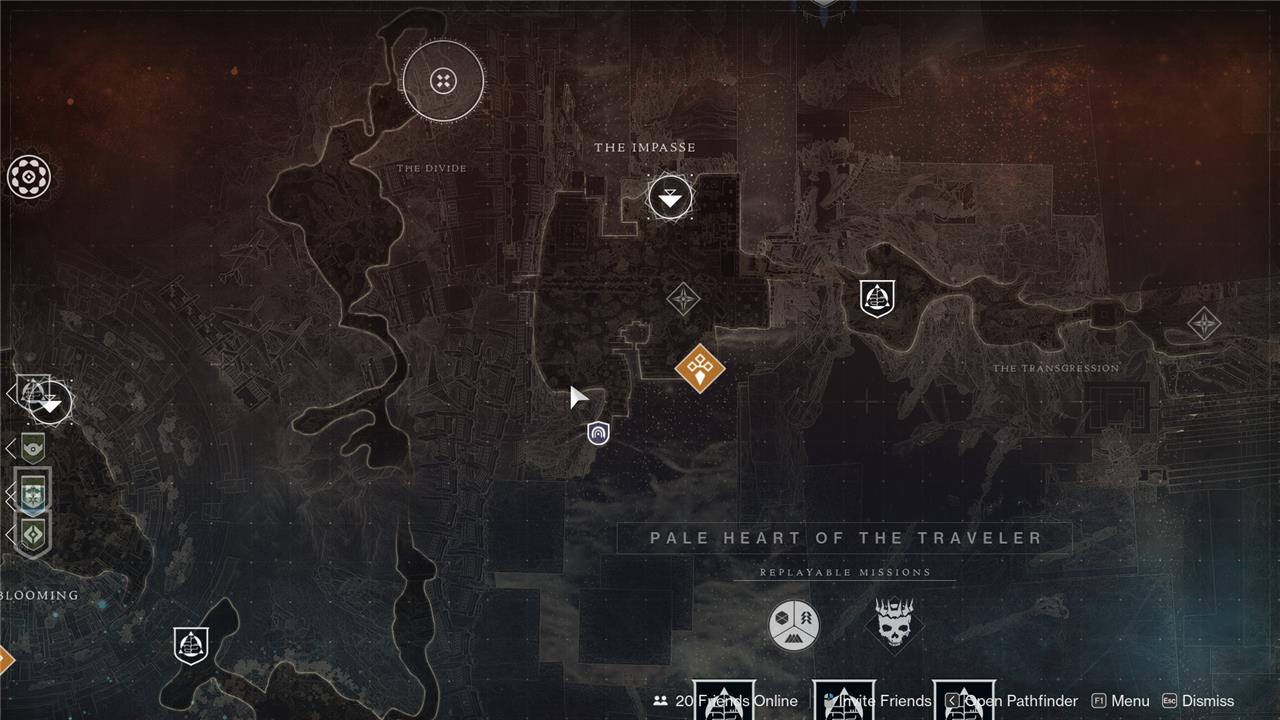
Task: Select the green banner with eye emblem
Action: 34,448
